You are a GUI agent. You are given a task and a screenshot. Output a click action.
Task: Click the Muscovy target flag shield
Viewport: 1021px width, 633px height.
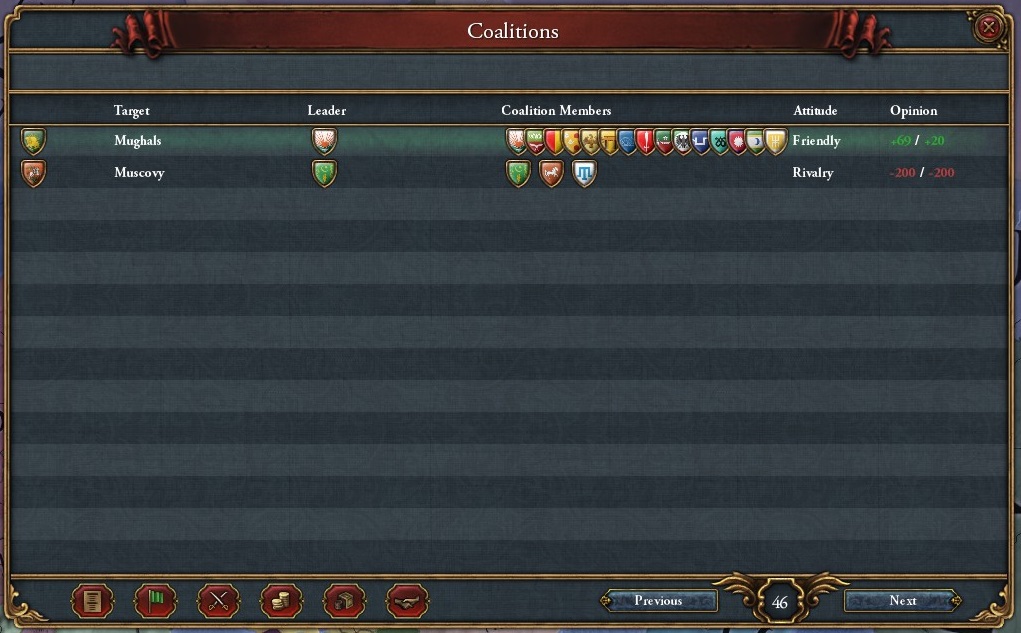pos(34,173)
